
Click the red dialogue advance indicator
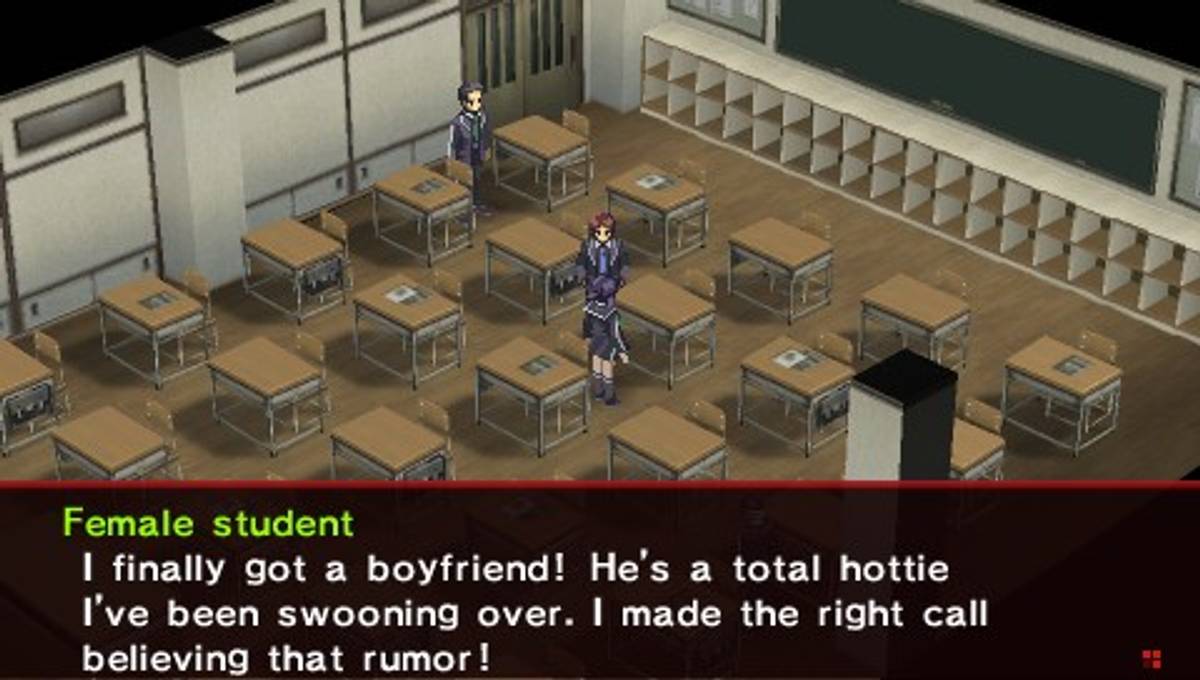click(x=1151, y=657)
